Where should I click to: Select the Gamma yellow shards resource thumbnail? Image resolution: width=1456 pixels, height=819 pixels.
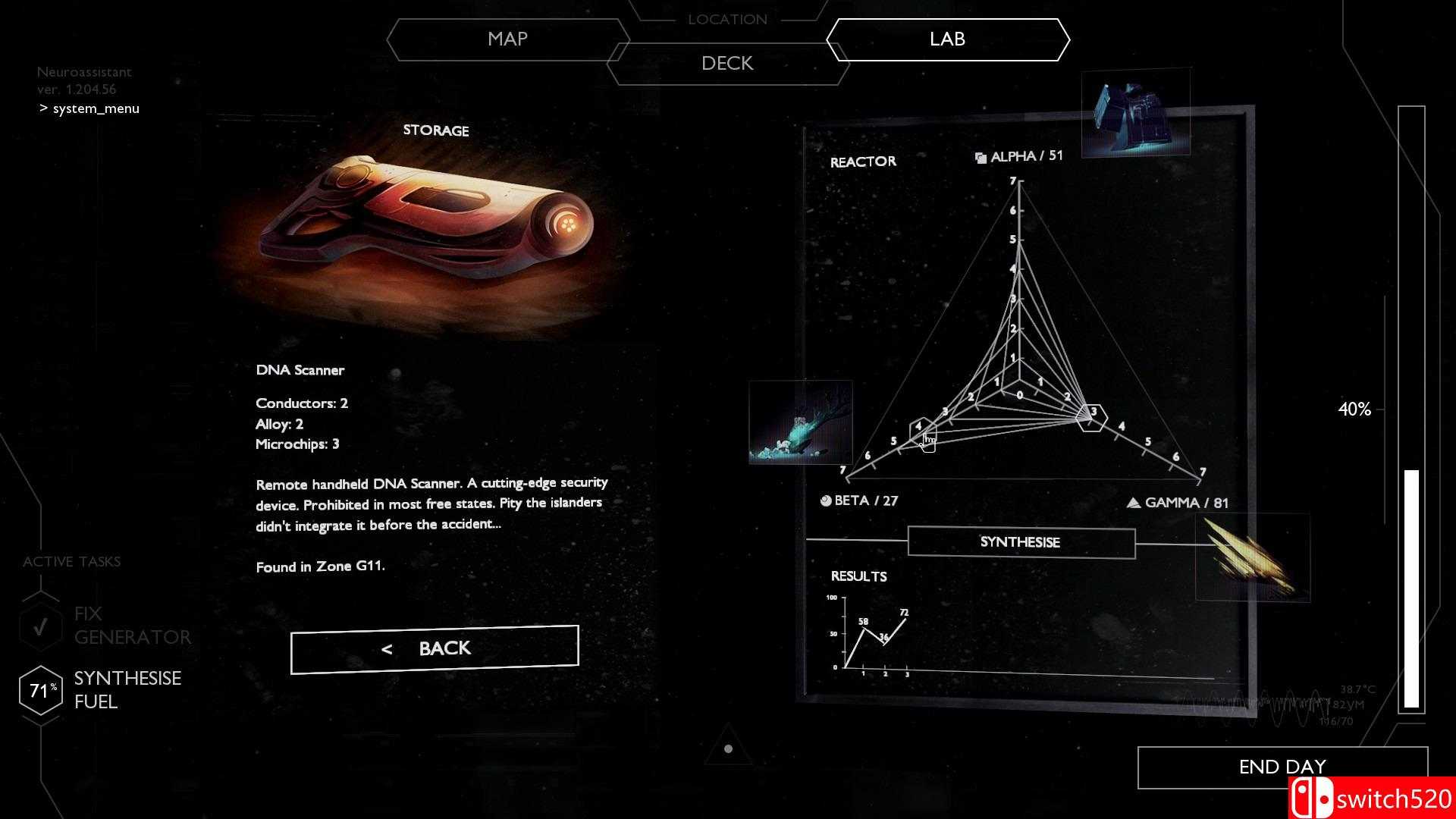(x=1252, y=557)
